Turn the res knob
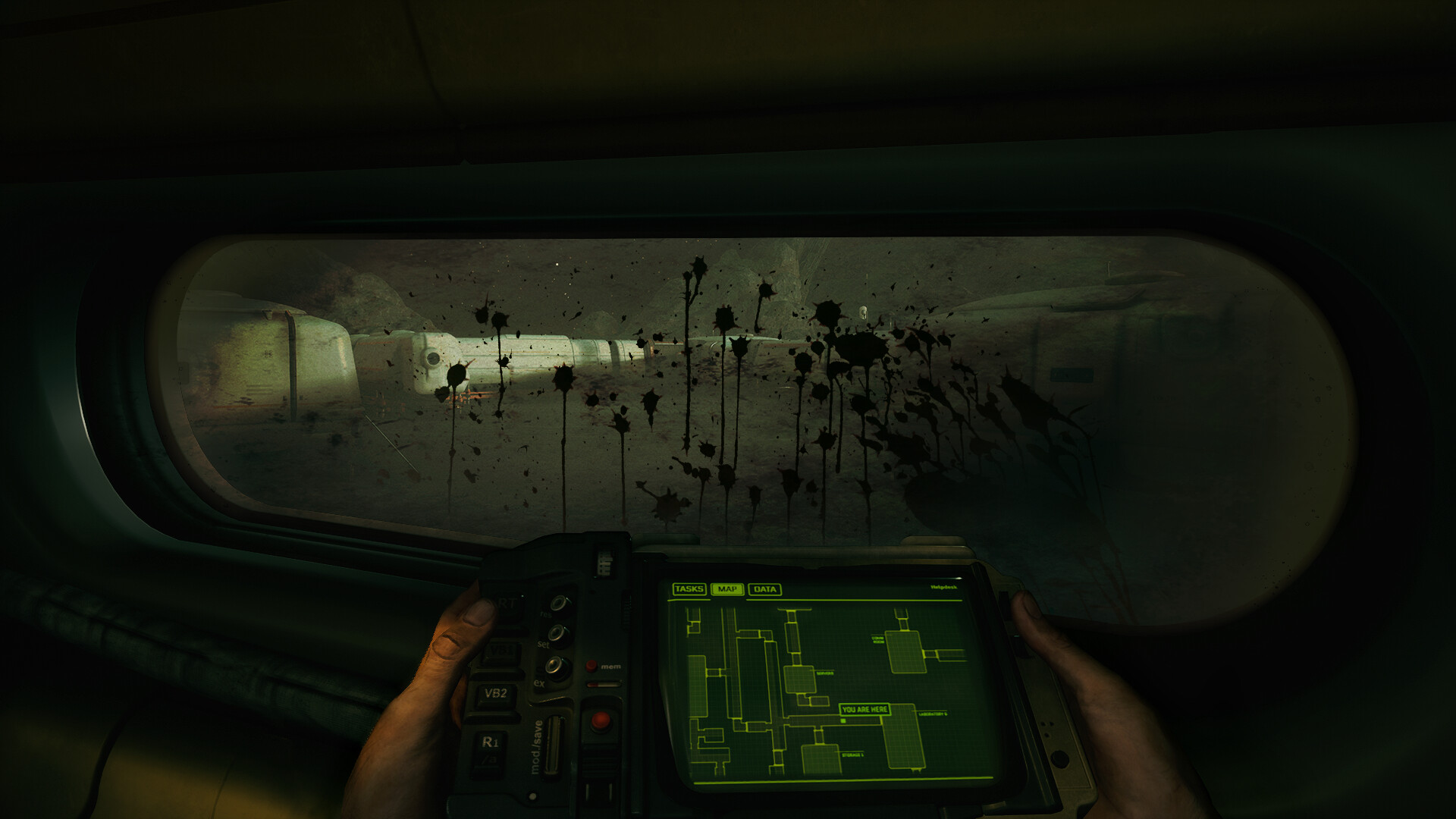Image resolution: width=1456 pixels, height=819 pixels. coord(557,603)
